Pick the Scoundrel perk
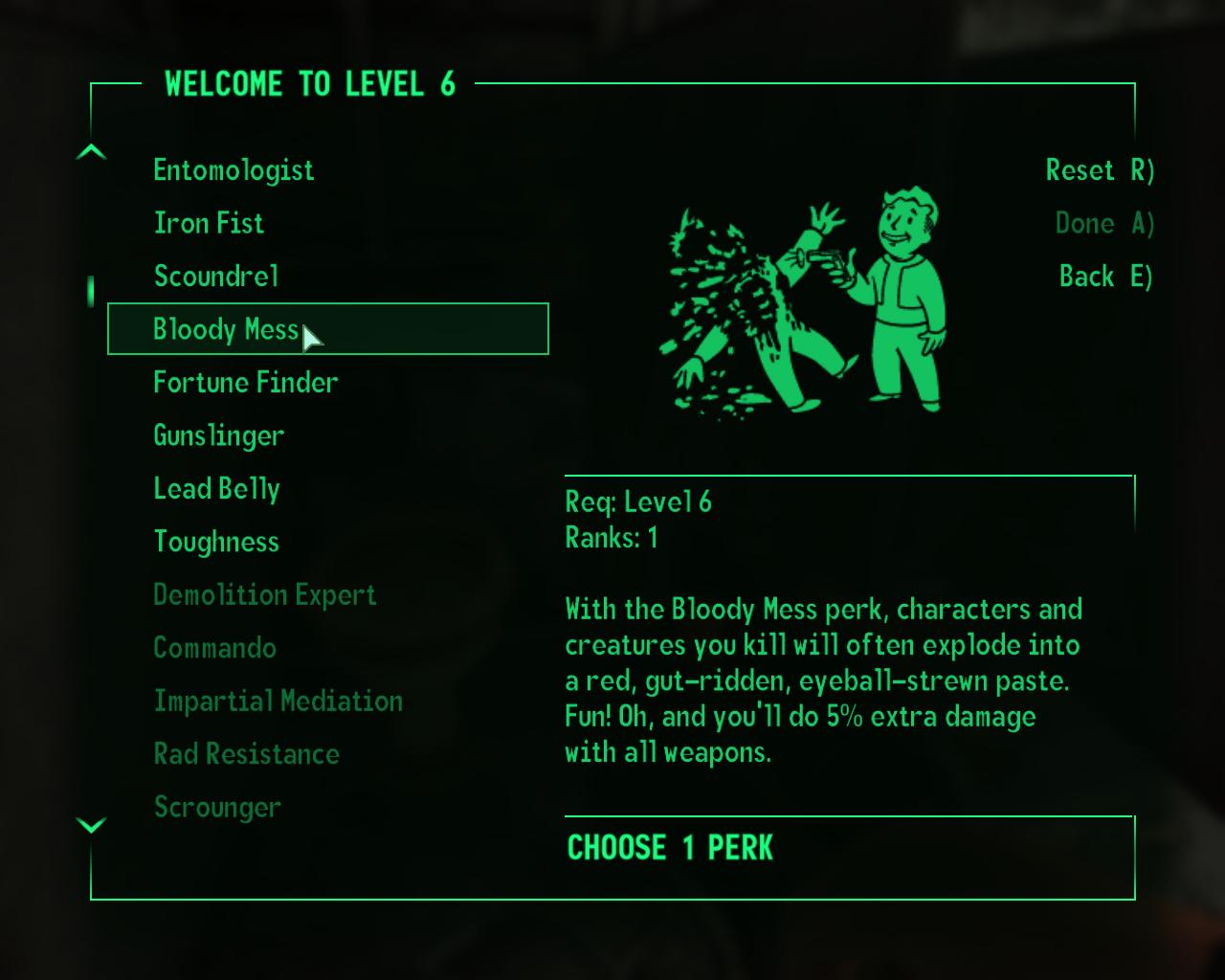Viewport: 1225px width, 980px height. [216, 277]
